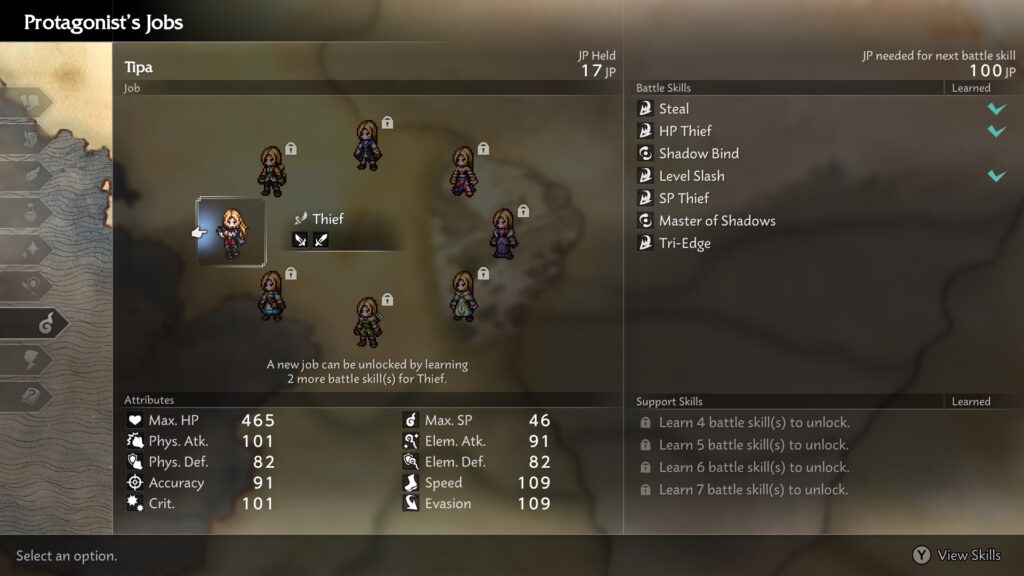The height and width of the screenshot is (576, 1024).
Task: Choose the HP Thief skill row
Action: click(685, 131)
